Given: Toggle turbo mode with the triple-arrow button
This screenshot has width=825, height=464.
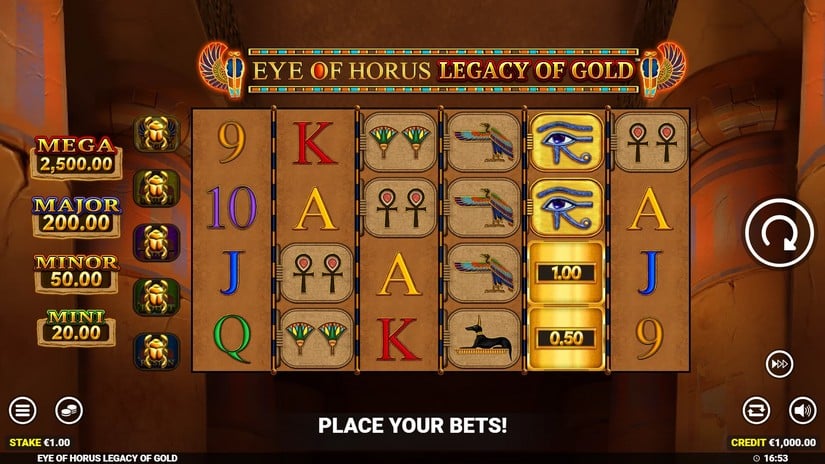Looking at the screenshot, I should point(779,364).
